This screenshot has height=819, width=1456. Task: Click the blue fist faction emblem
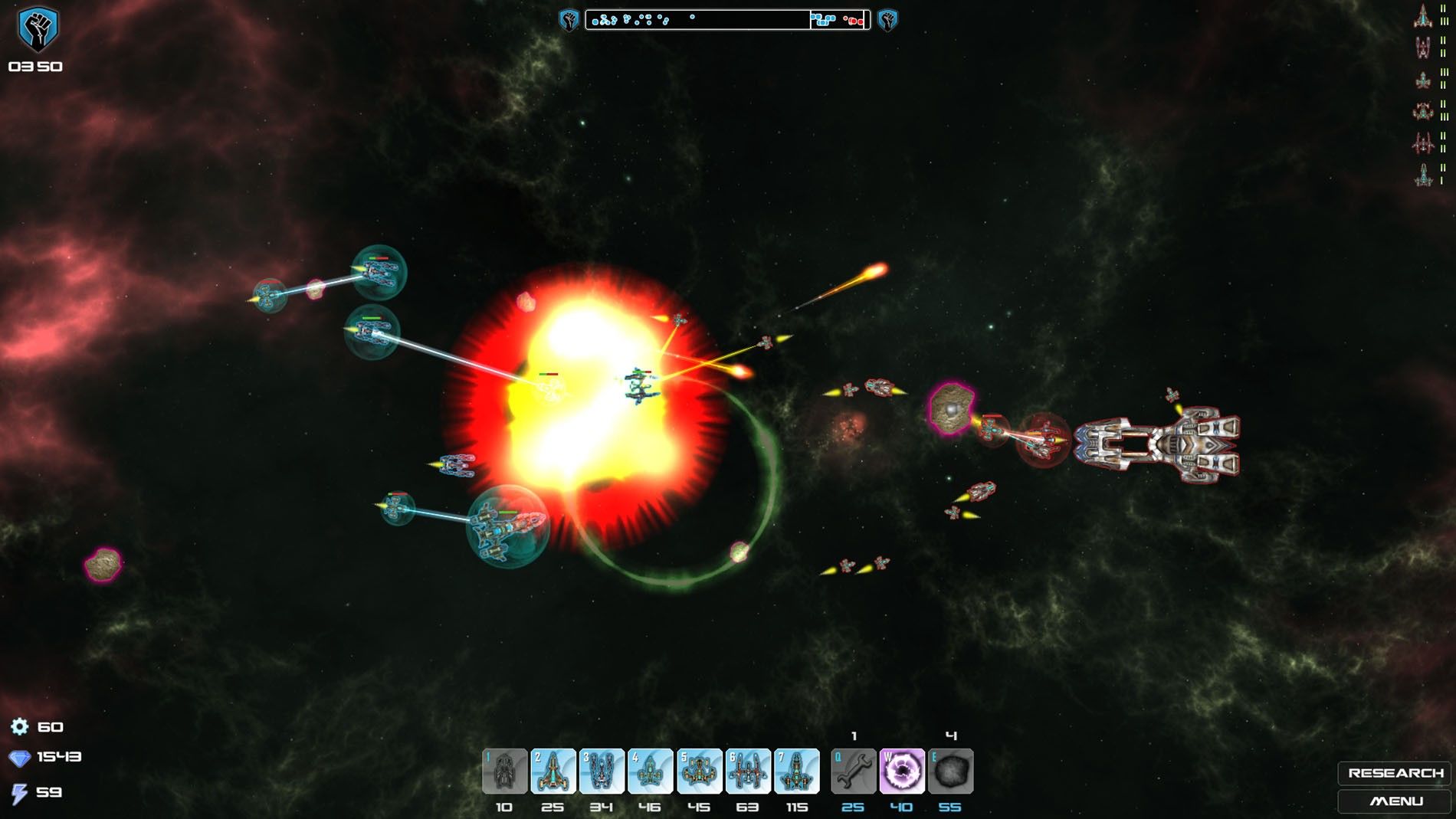pos(37,29)
